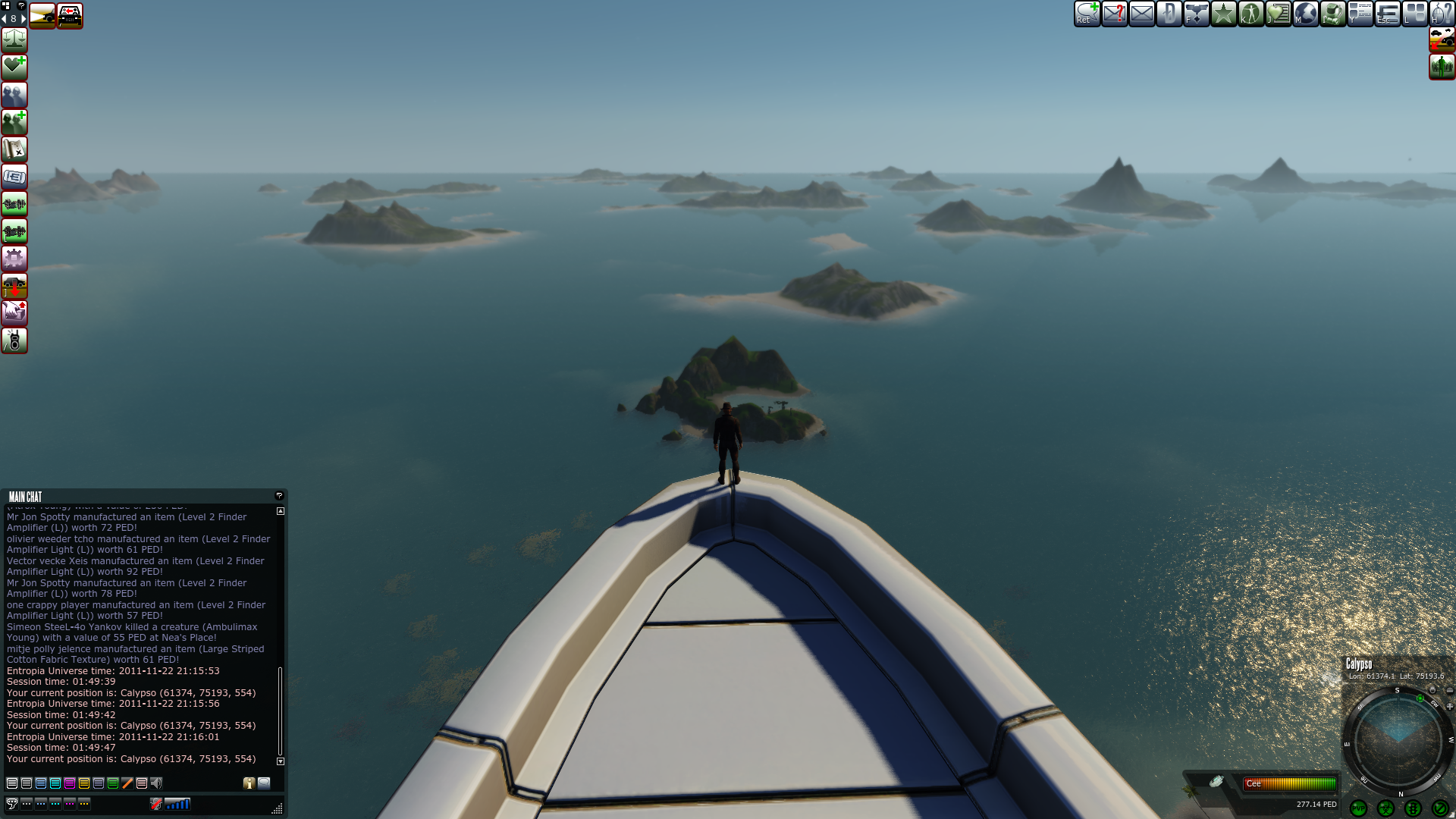Toggle the white chat filter channel

click(x=11, y=783)
